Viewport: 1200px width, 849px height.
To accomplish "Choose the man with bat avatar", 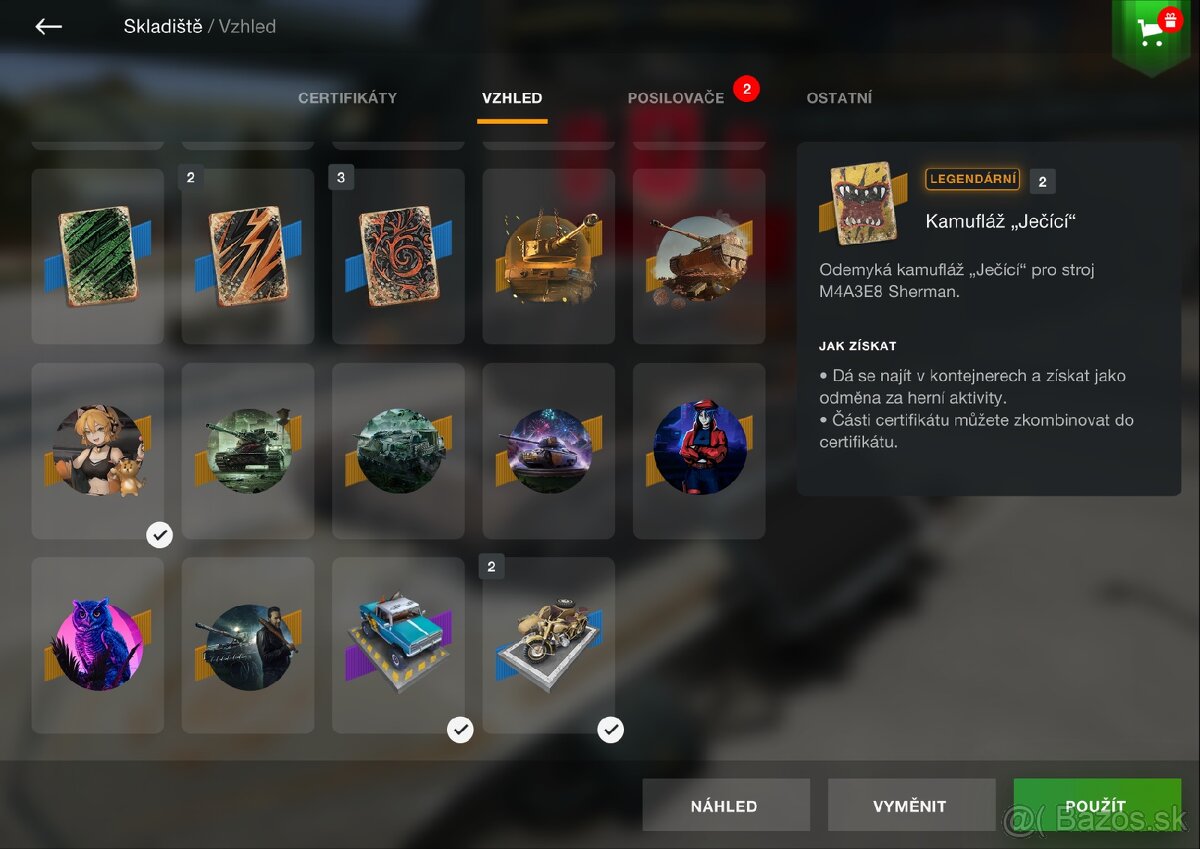I will 248,645.
